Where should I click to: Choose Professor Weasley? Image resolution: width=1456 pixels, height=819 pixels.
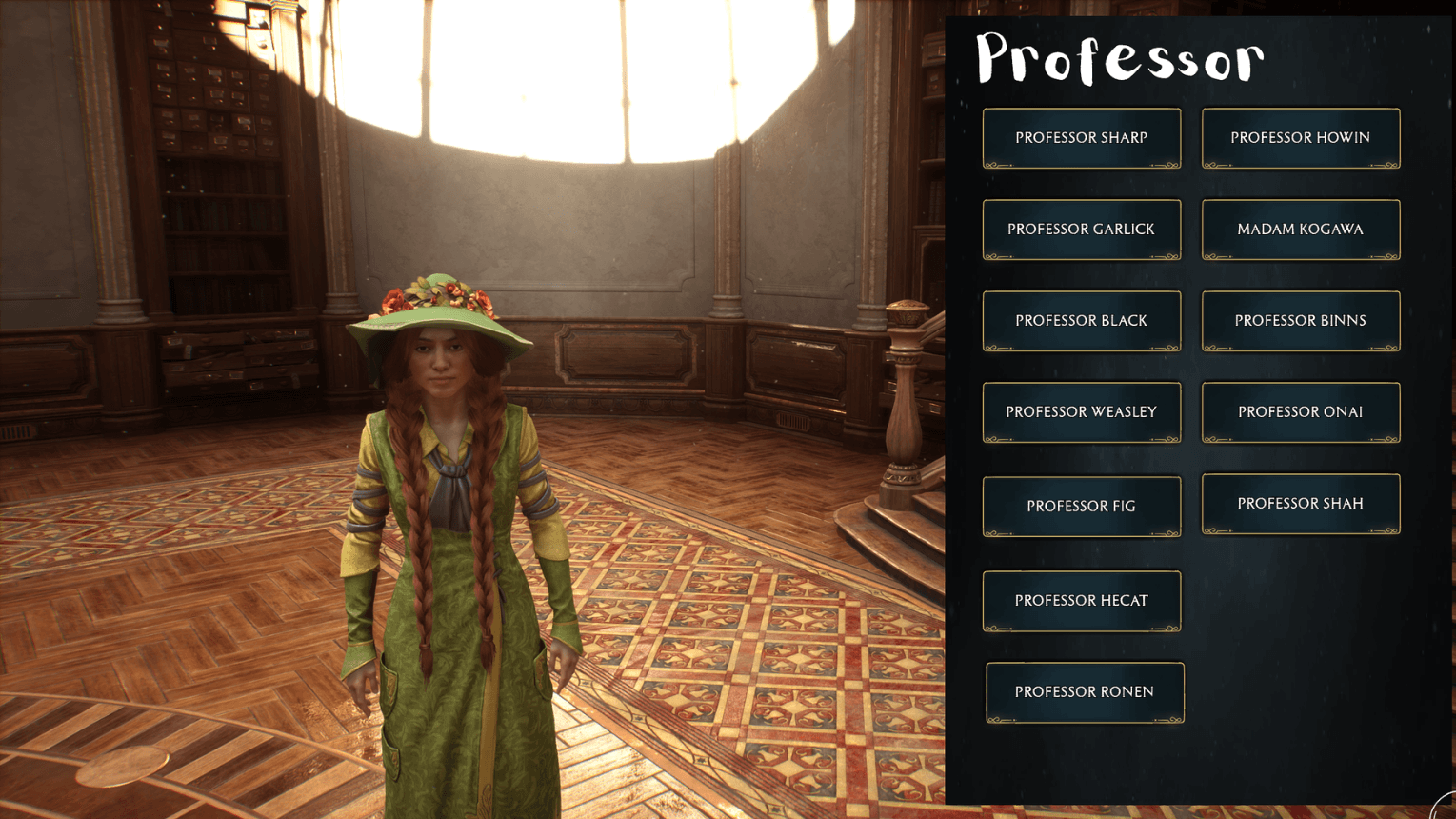click(1081, 411)
